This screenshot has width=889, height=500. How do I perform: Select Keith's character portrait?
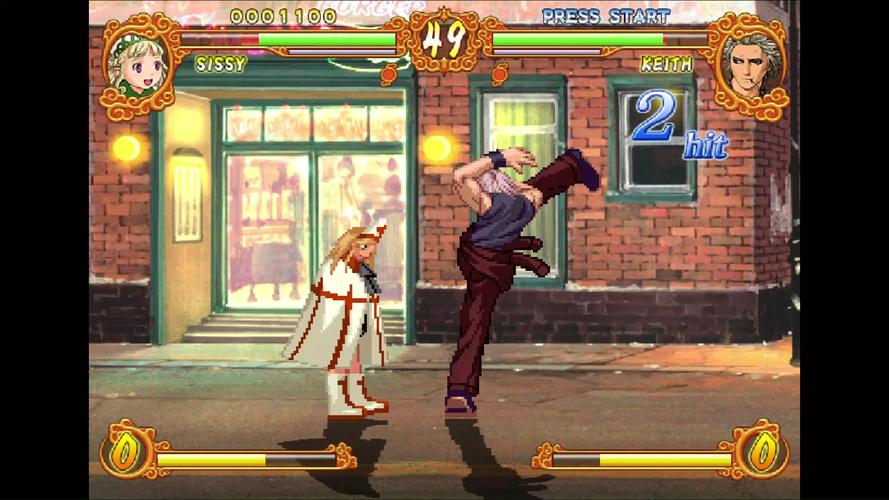pos(748,67)
